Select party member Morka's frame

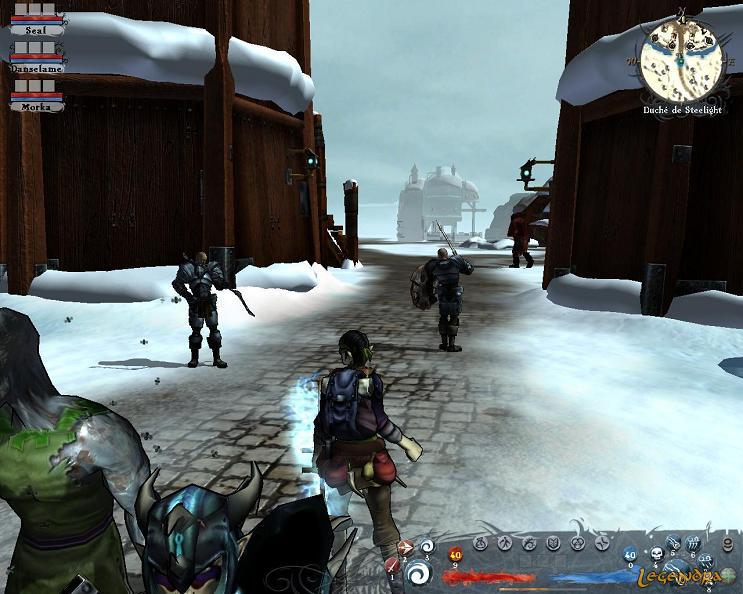click(x=36, y=99)
